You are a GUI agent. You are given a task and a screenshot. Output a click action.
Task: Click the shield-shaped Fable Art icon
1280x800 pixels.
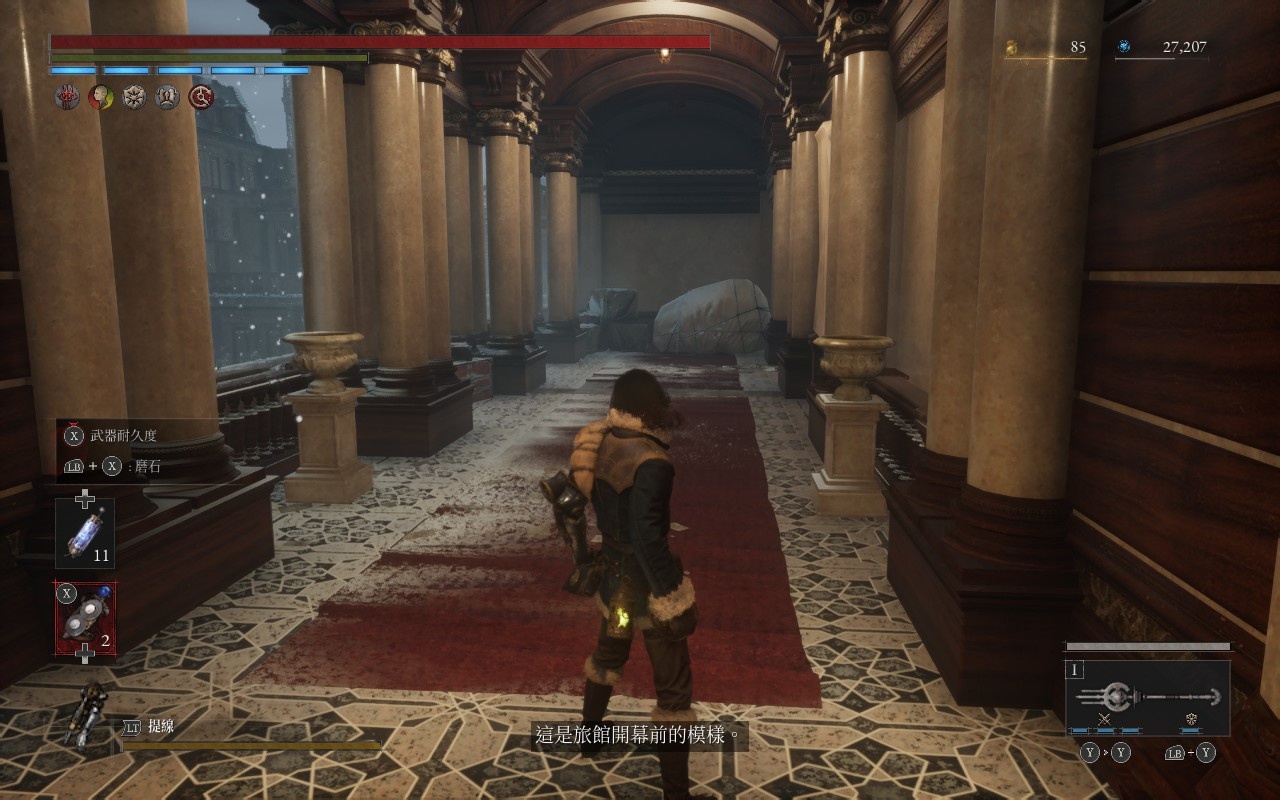pyautogui.click(x=1191, y=719)
